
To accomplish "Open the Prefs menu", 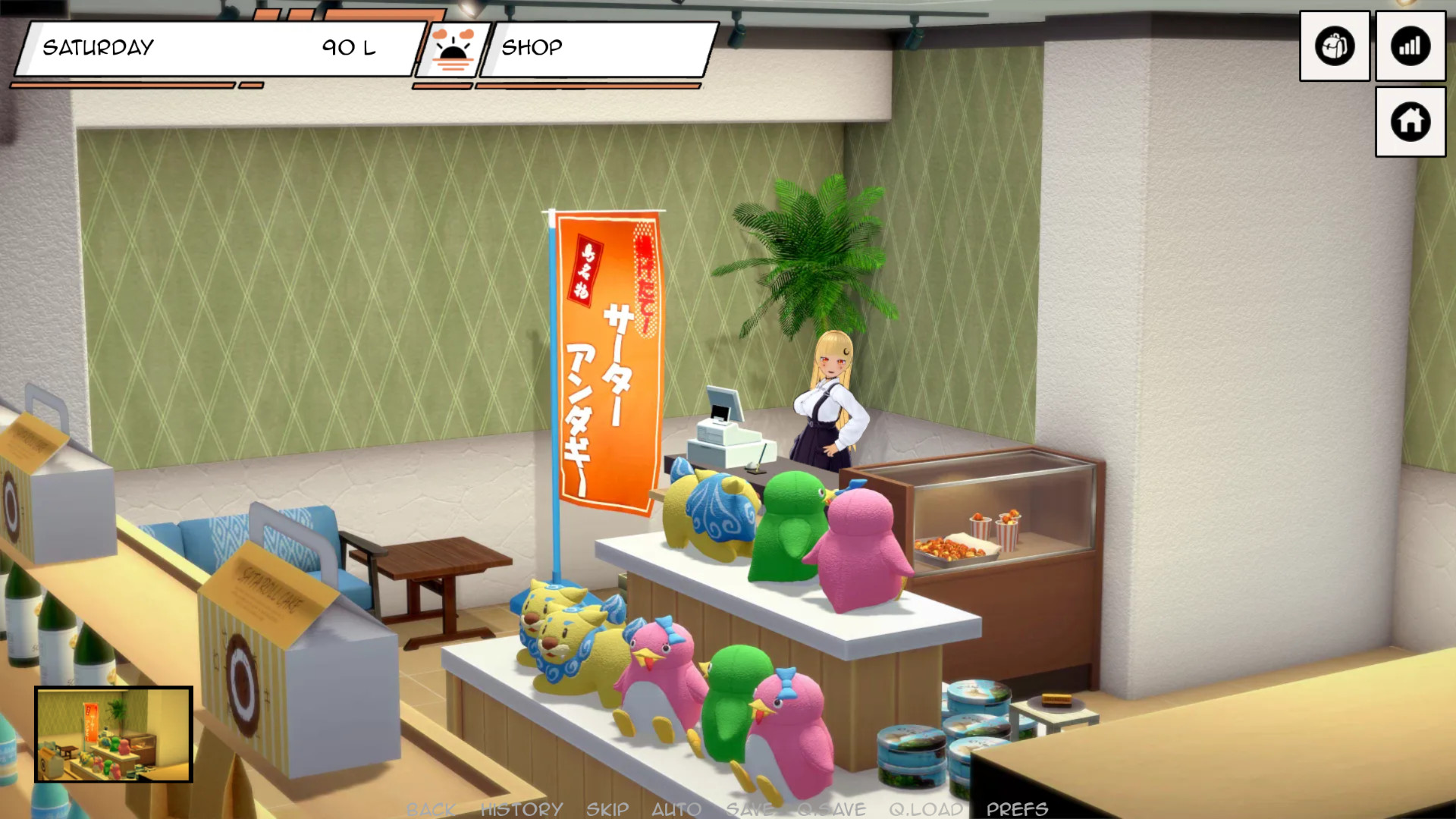I will tap(1017, 809).
